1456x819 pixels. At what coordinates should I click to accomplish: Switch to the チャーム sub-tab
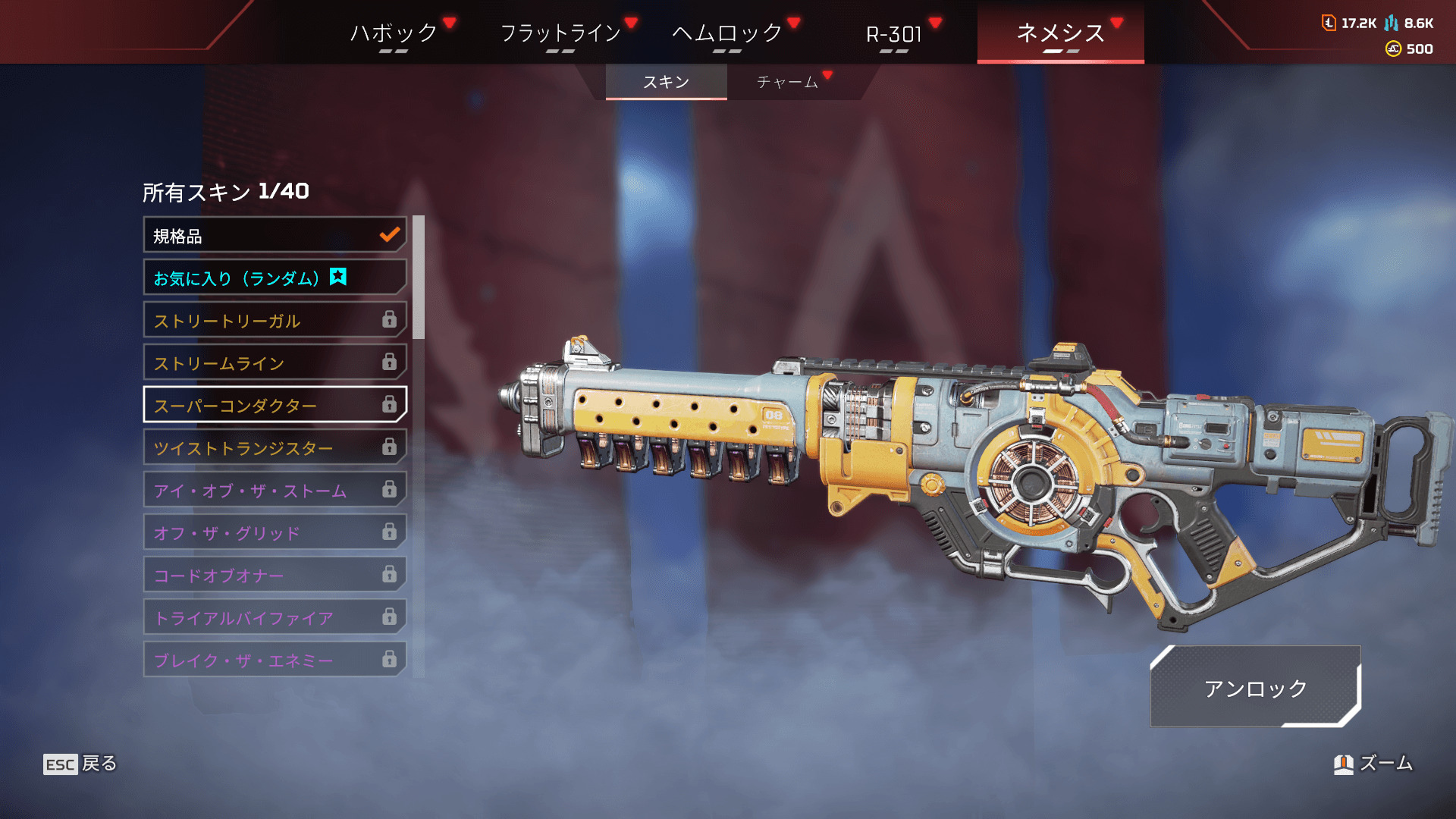pyautogui.click(x=787, y=82)
